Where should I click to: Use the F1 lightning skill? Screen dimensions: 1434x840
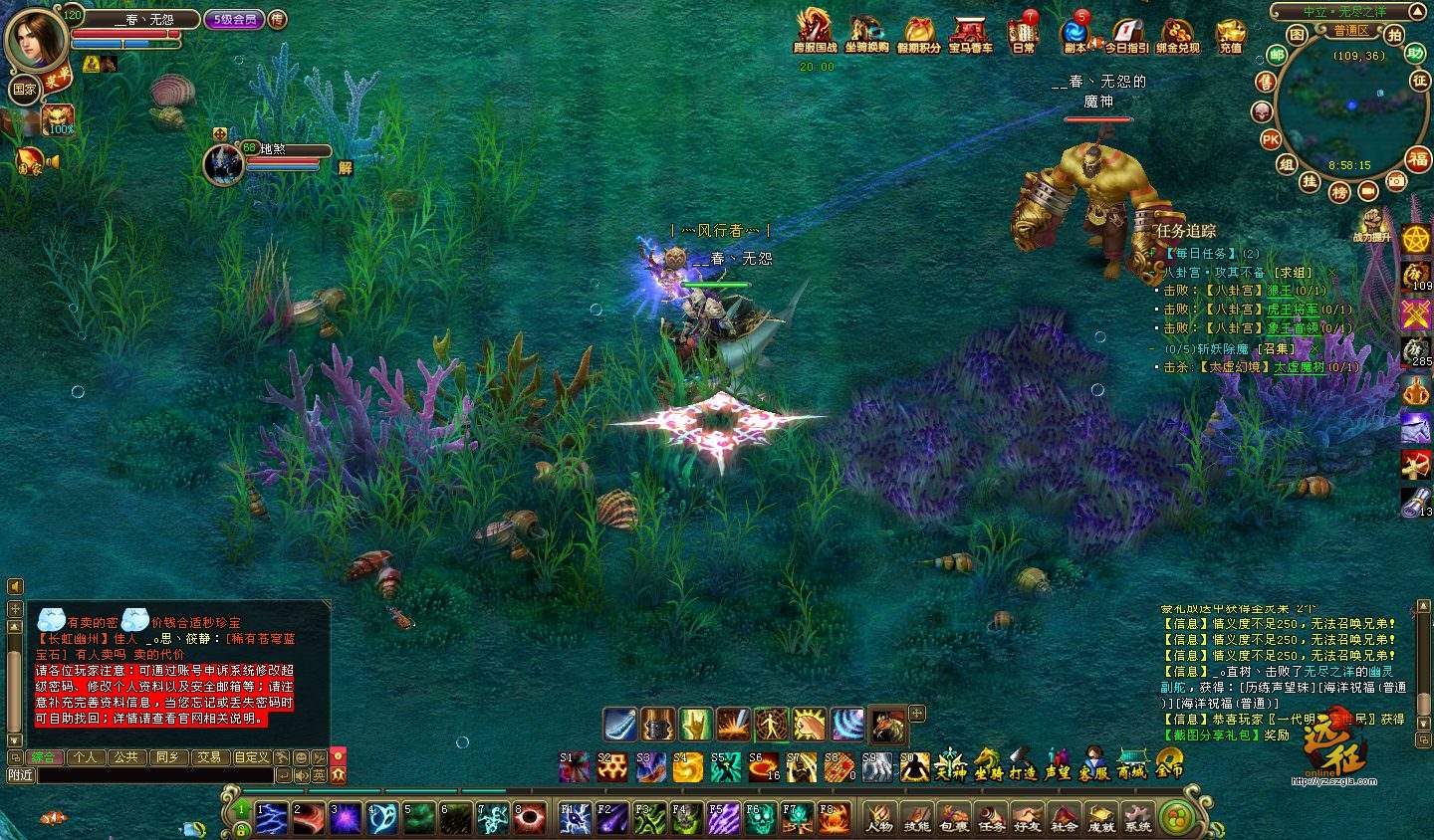click(575, 818)
